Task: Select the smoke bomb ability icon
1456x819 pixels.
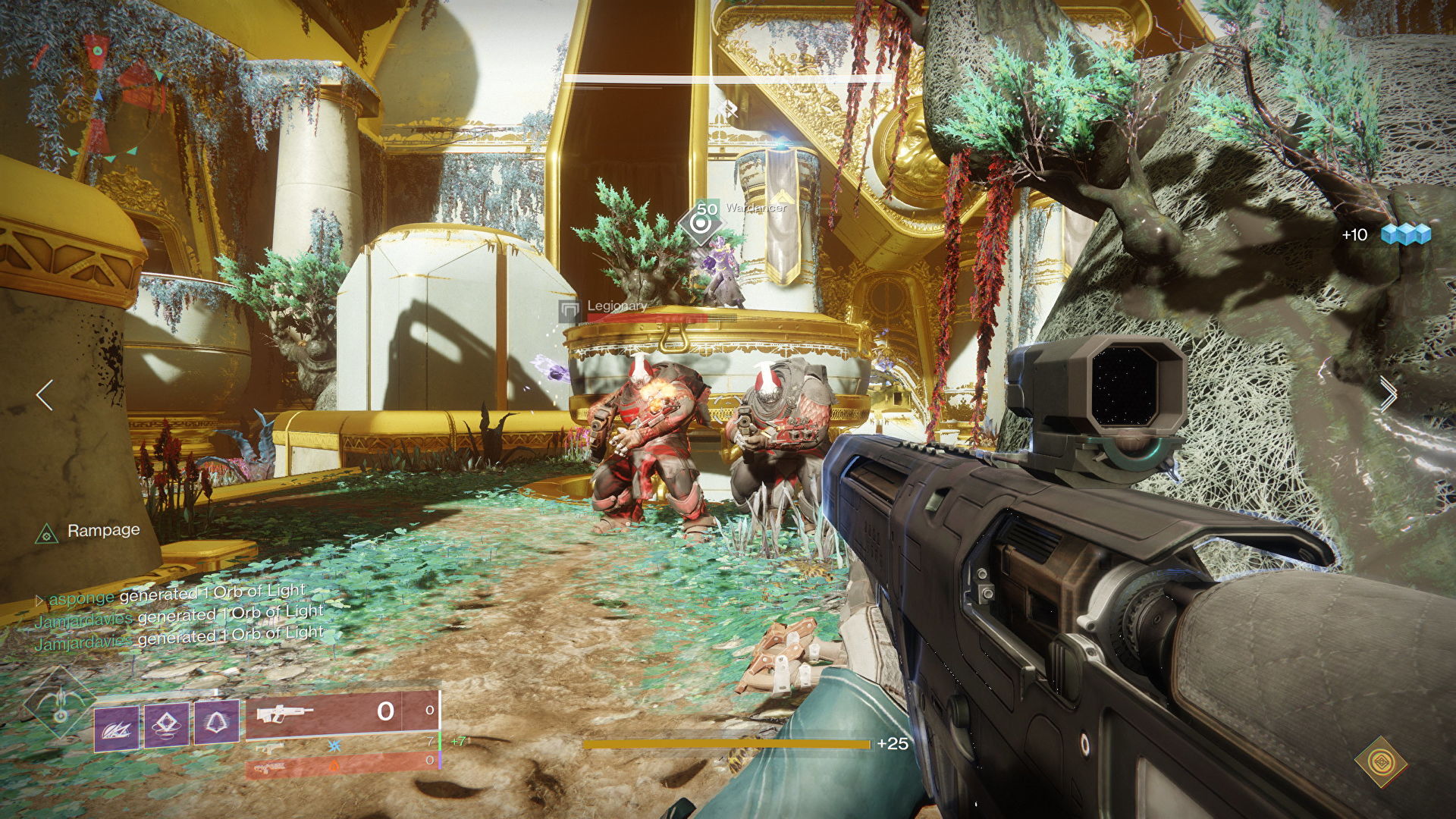Action: point(166,726)
